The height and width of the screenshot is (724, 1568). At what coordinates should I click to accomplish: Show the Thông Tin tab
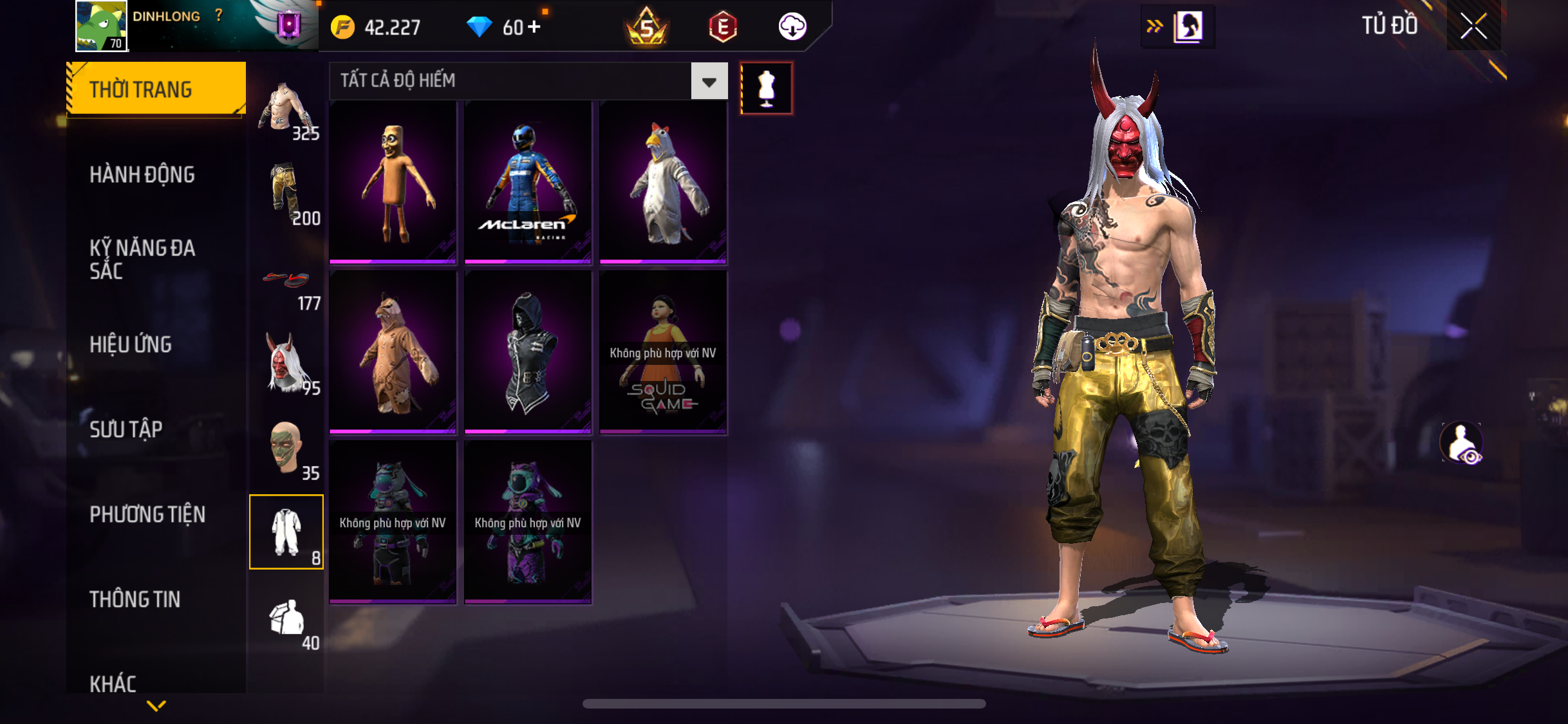pyautogui.click(x=135, y=599)
